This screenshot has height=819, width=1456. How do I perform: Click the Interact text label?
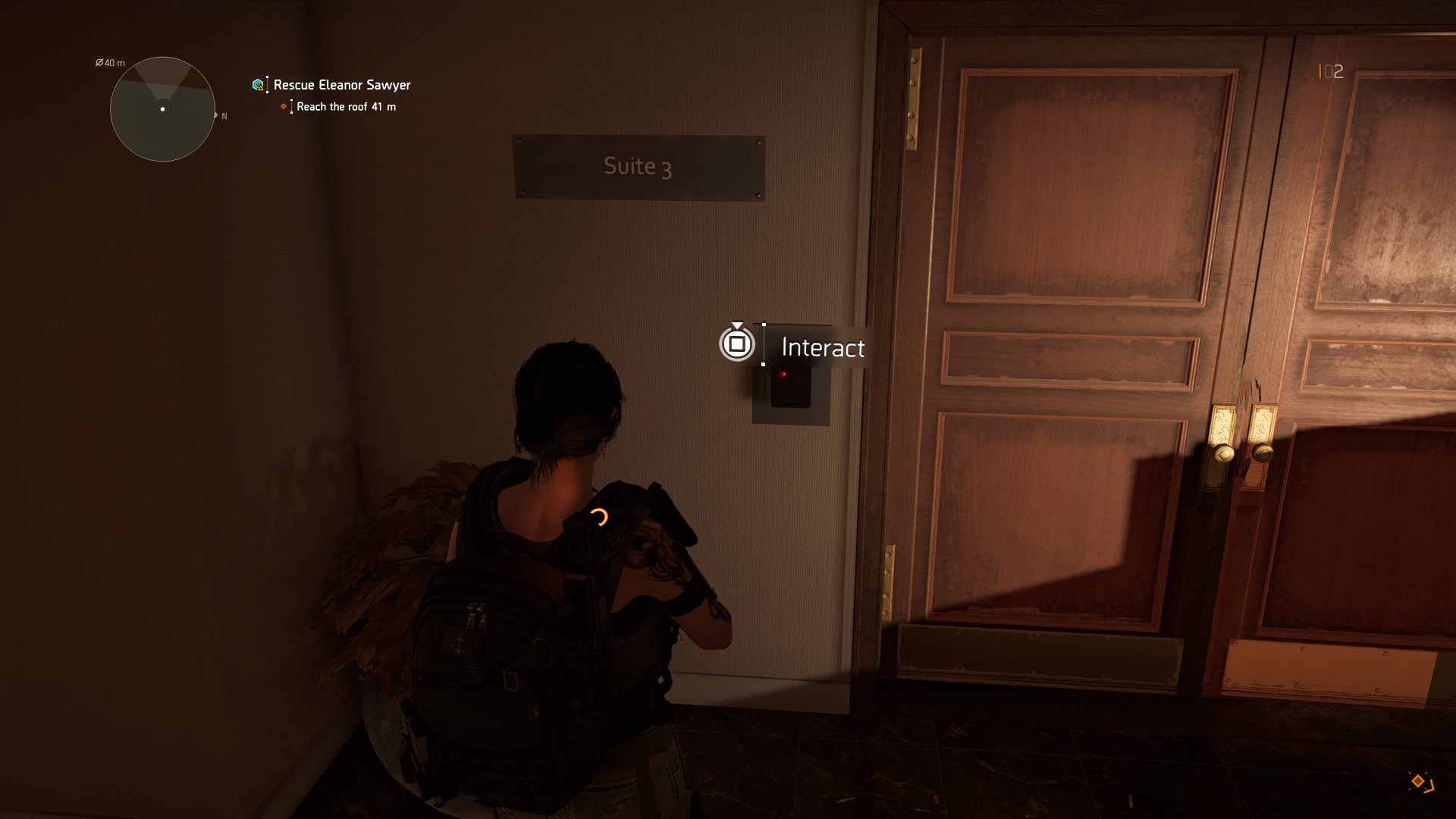[x=822, y=347]
